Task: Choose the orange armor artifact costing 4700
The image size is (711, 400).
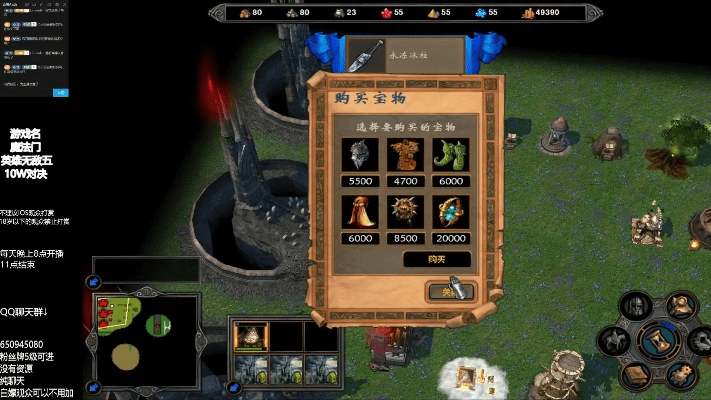Action: tap(406, 155)
